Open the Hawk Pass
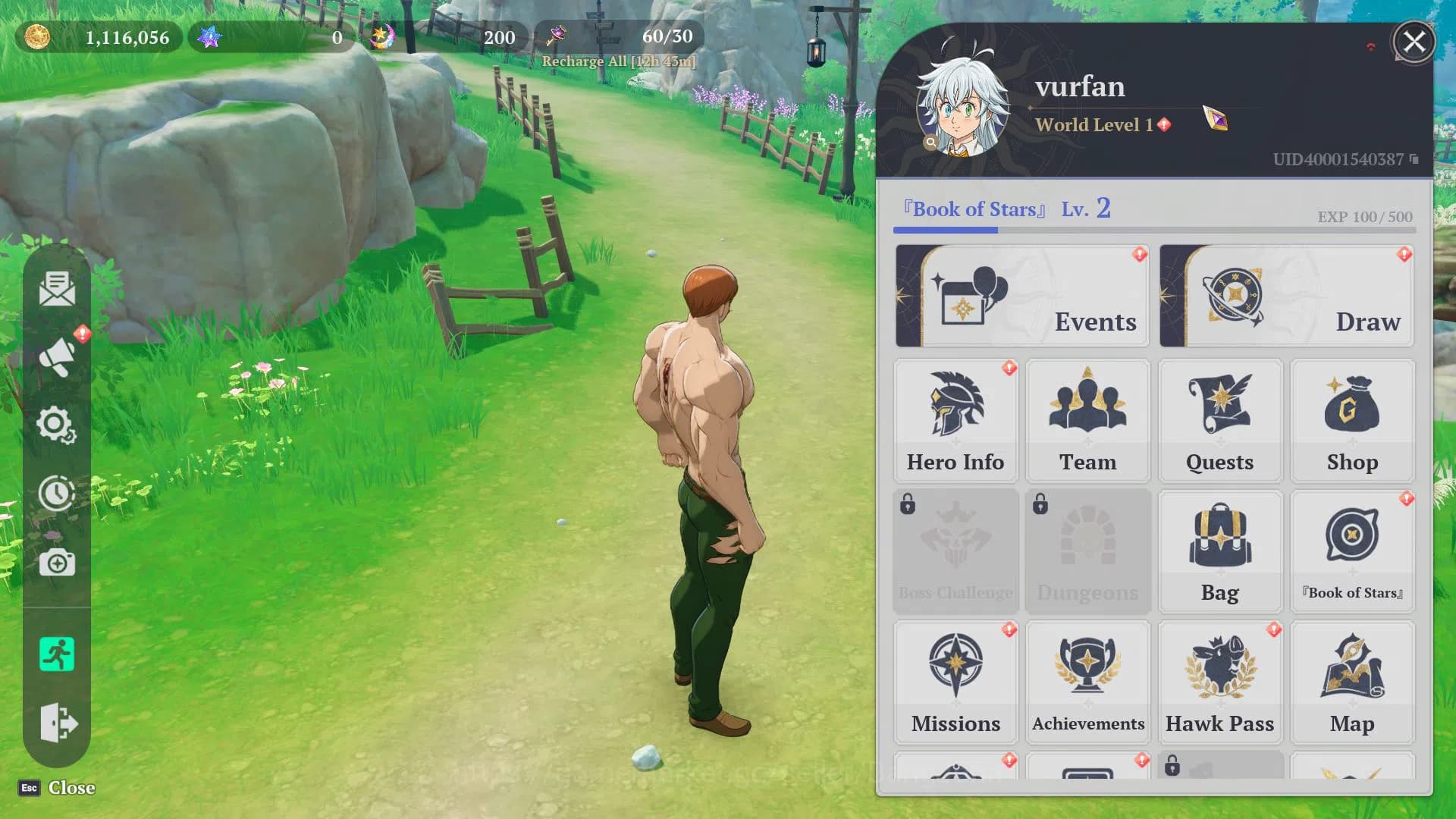 coord(1219,682)
